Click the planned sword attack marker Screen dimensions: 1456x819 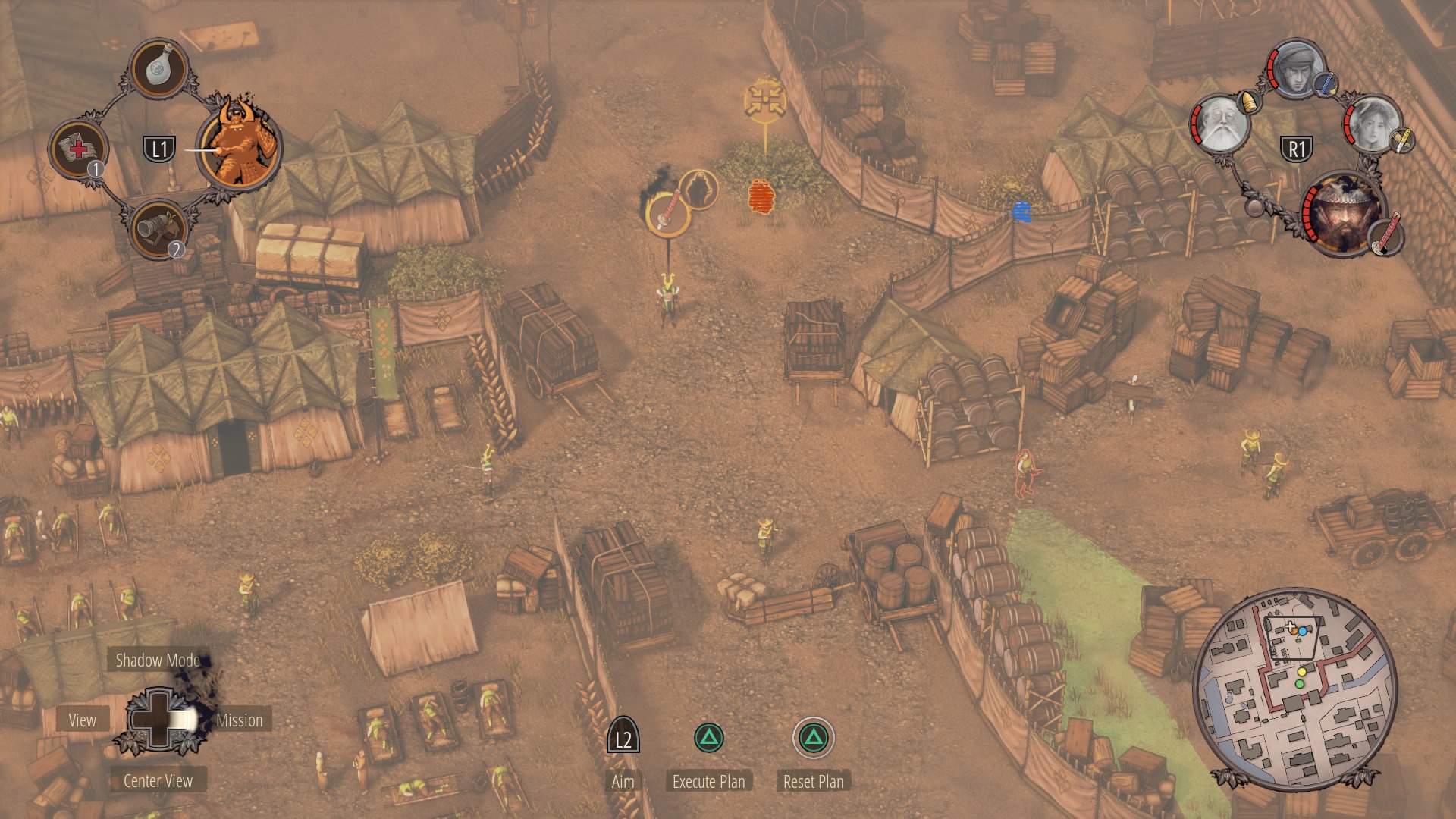point(667,212)
